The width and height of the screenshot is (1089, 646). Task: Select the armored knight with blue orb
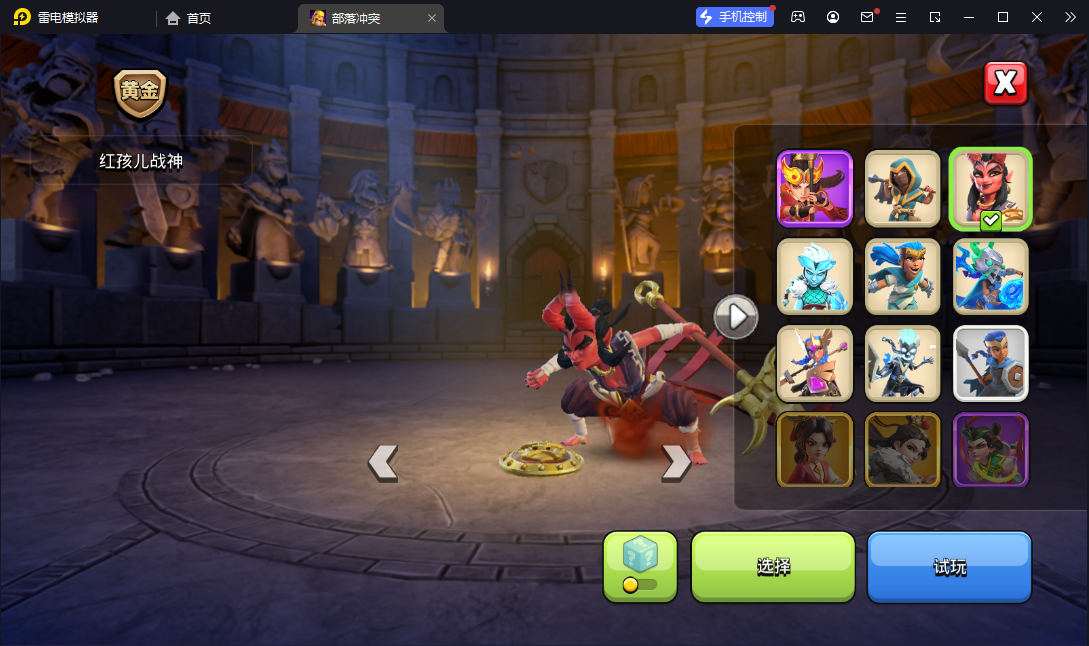pyautogui.click(x=990, y=276)
